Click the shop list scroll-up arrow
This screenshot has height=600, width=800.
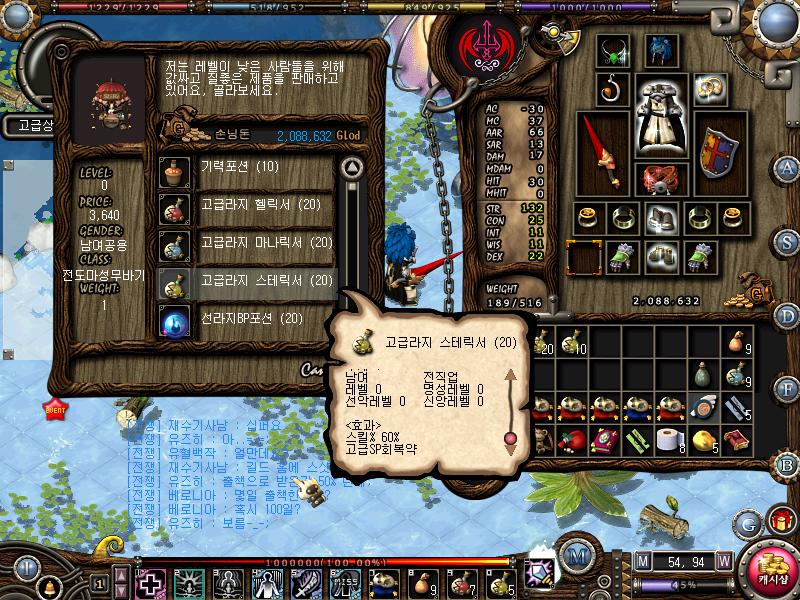click(x=350, y=166)
